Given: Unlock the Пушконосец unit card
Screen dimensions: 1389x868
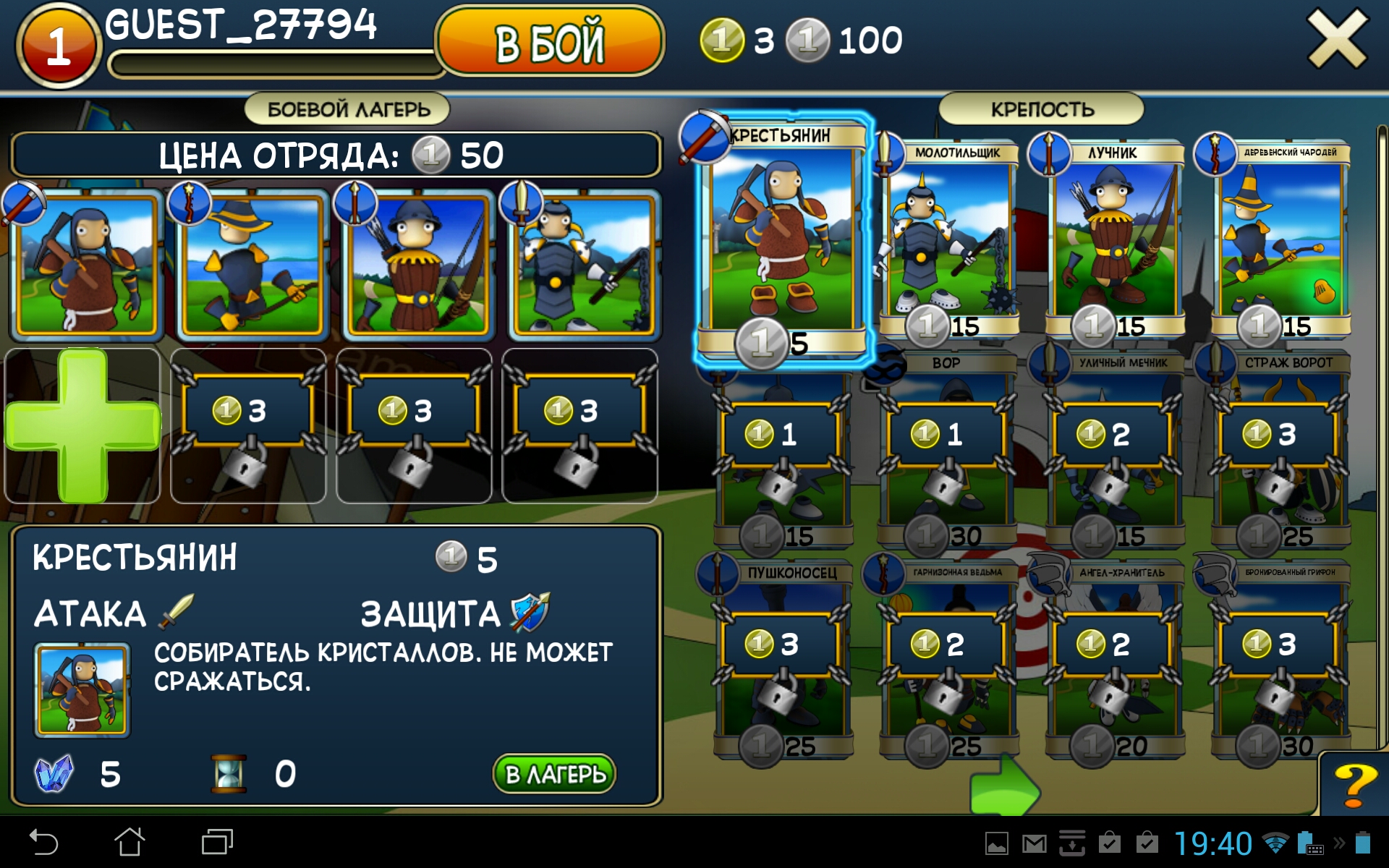Looking at the screenshot, I should [781, 658].
